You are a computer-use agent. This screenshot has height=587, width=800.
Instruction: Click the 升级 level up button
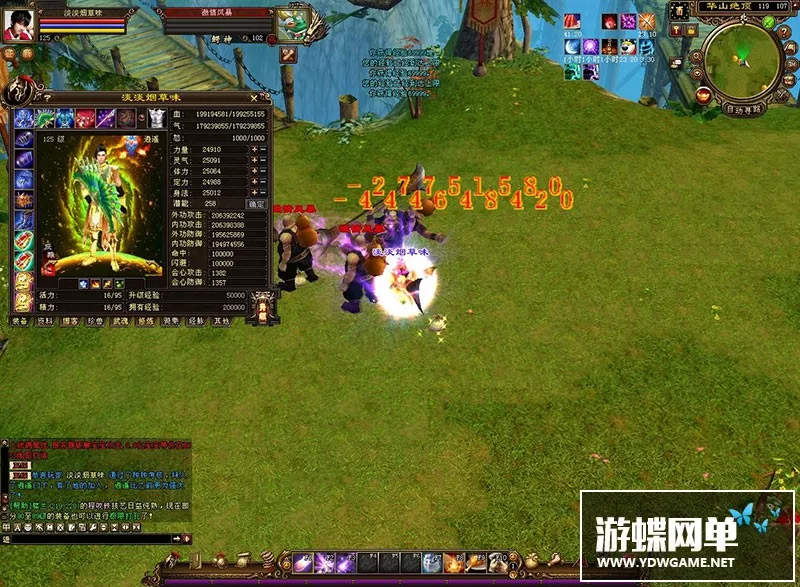[263, 309]
